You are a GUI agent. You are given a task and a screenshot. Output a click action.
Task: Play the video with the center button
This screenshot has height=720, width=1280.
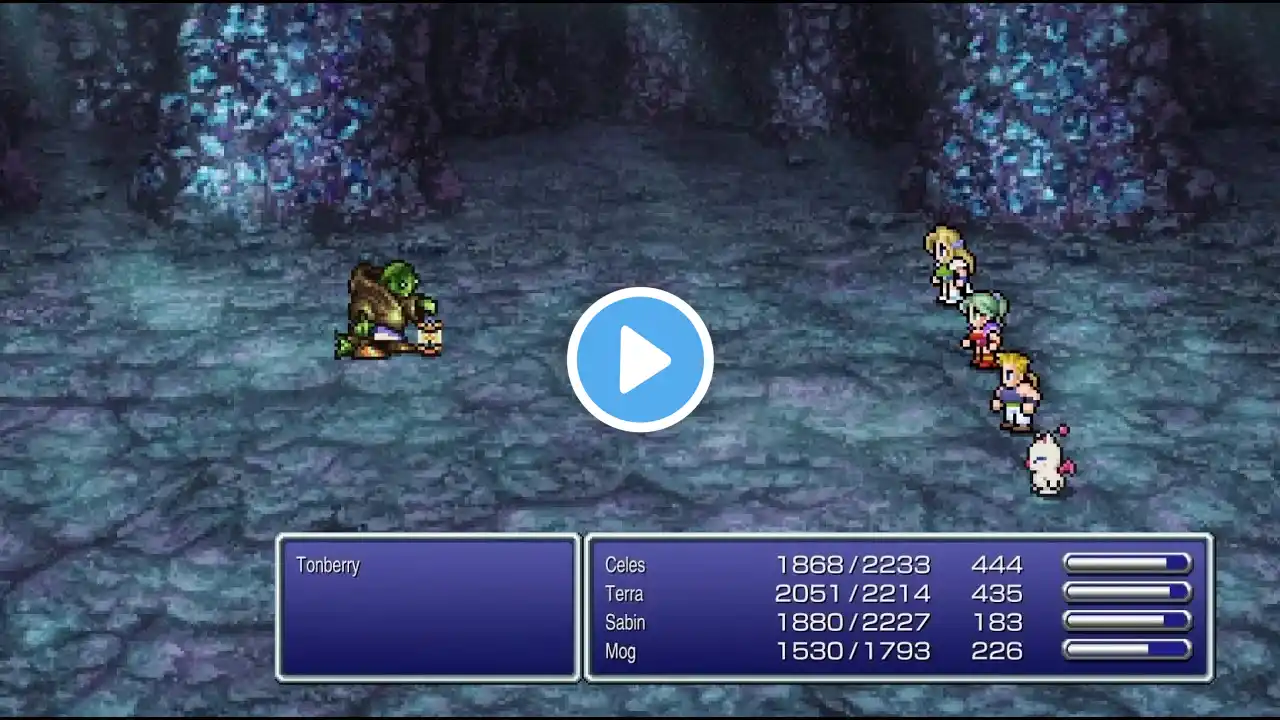coord(640,360)
